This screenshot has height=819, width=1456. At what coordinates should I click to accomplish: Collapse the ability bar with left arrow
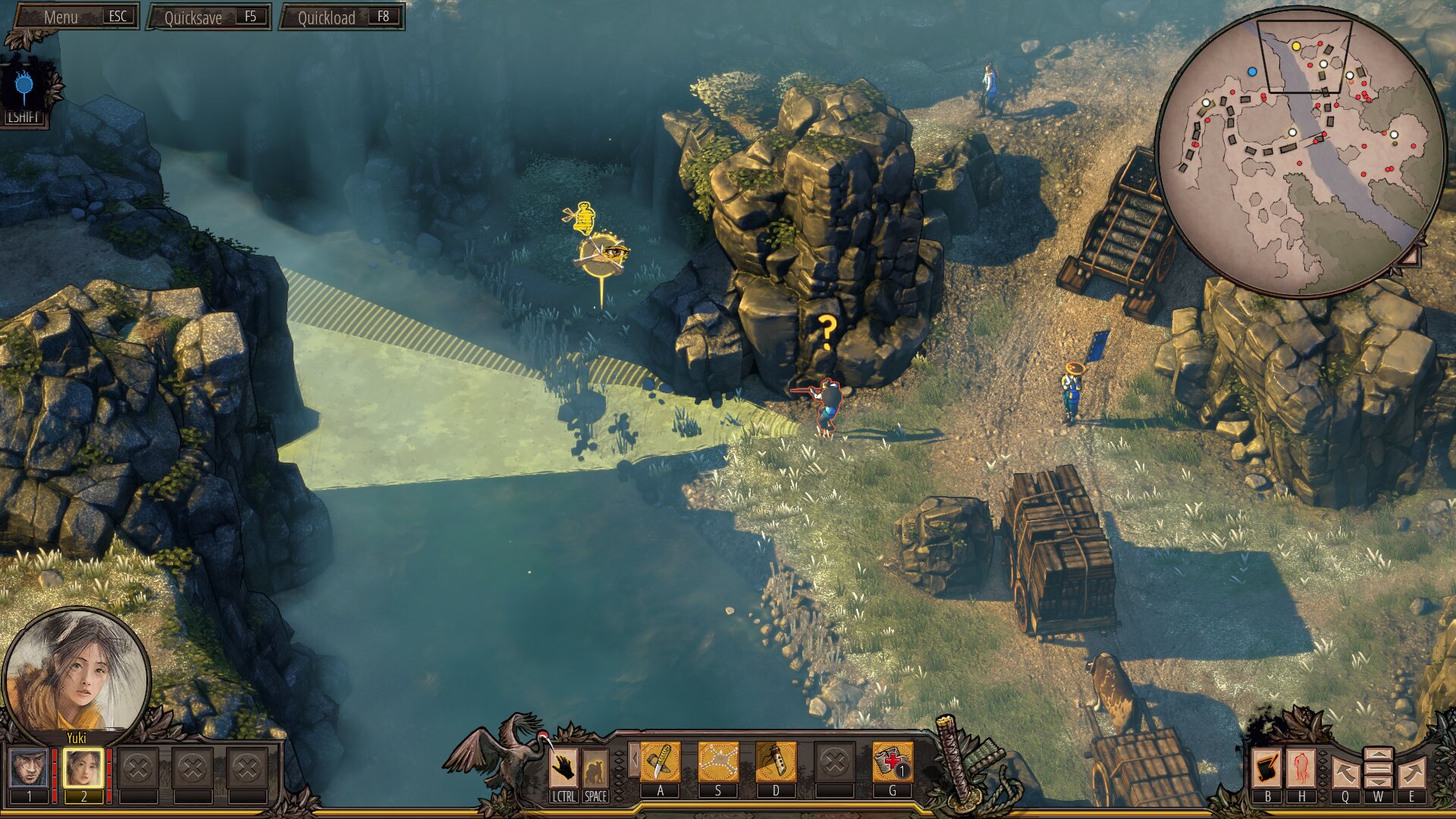click(x=632, y=759)
